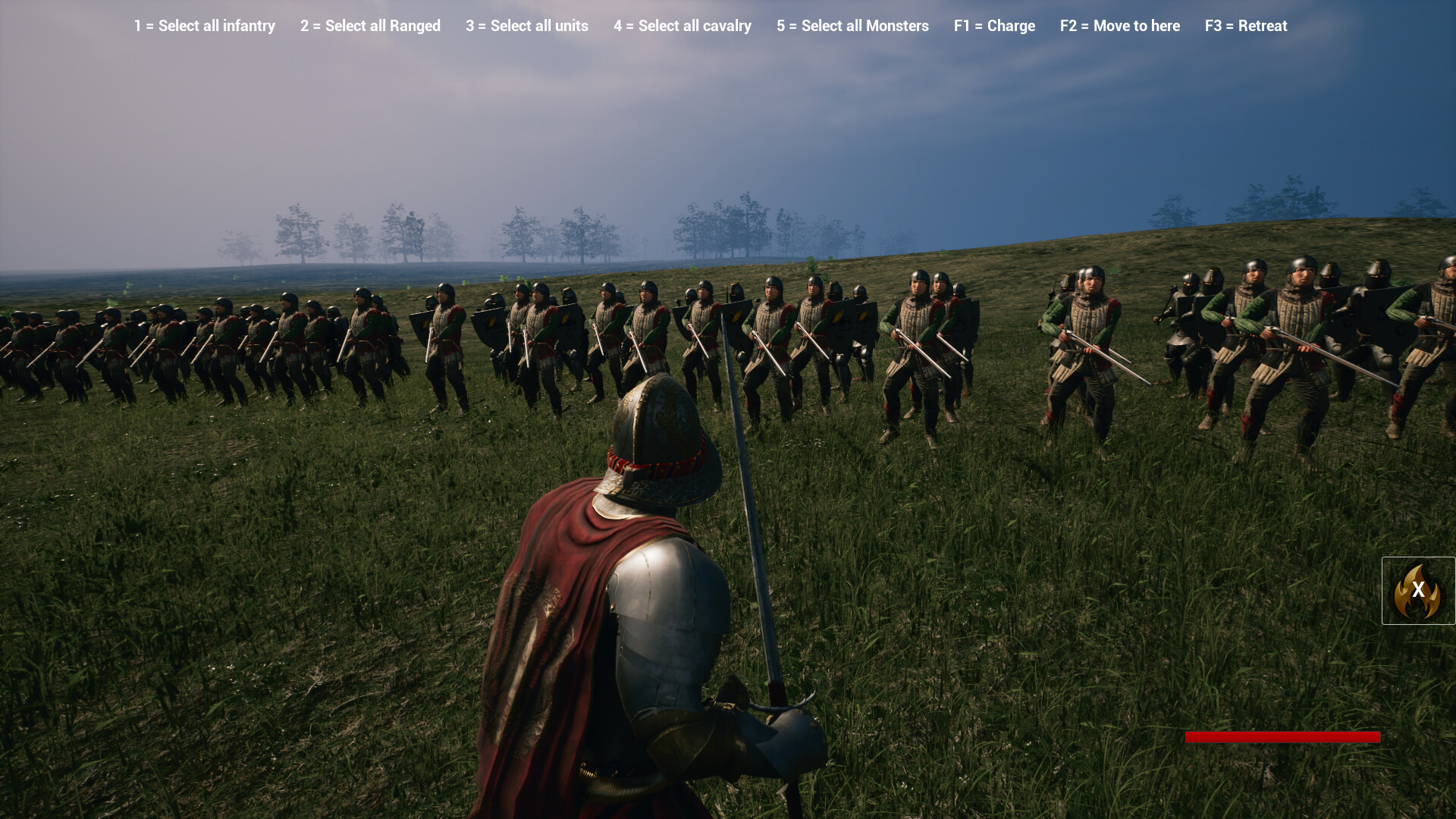Viewport: 1456px width, 819px height.
Task: Click '5 = Select all Monsters' command
Action: 852,26
